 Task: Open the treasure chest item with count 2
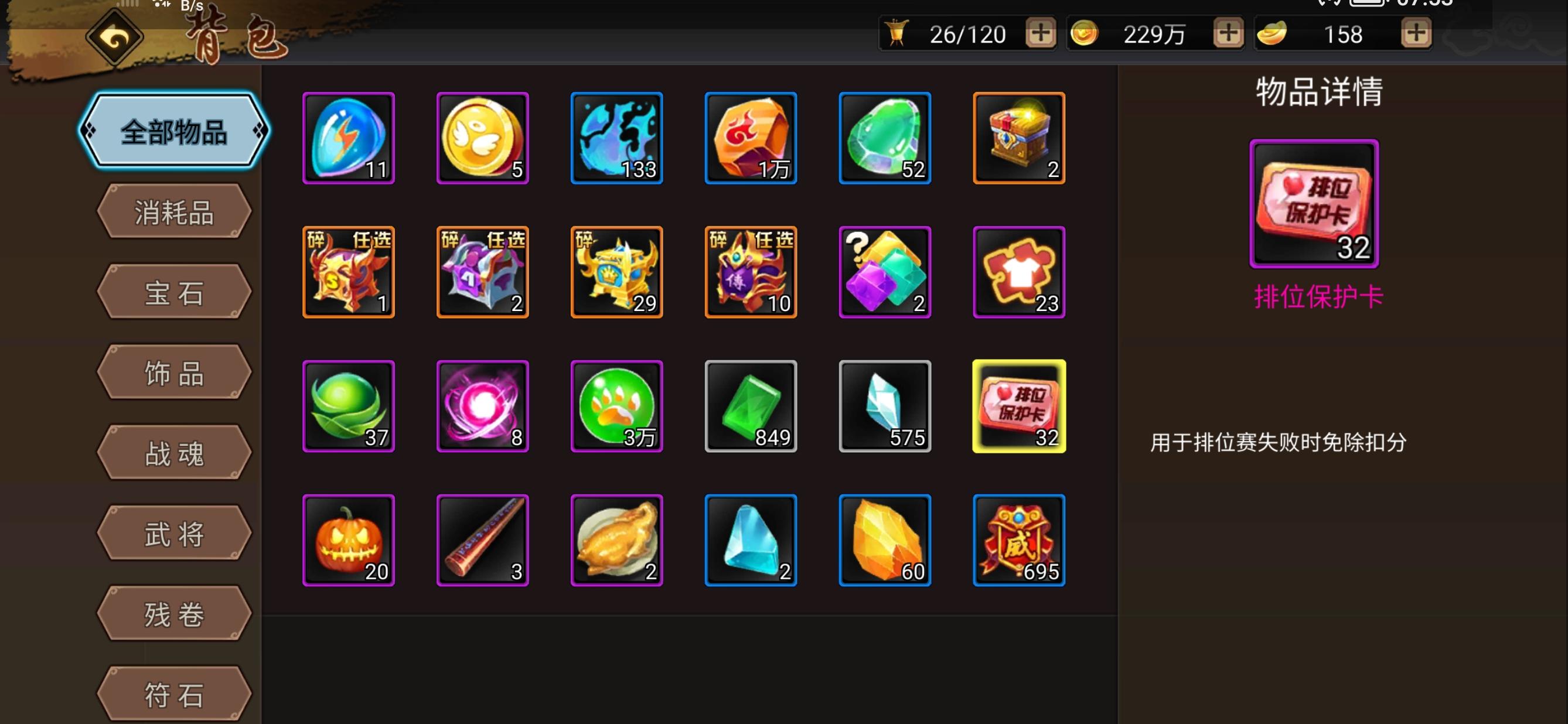pyautogui.click(x=1018, y=138)
